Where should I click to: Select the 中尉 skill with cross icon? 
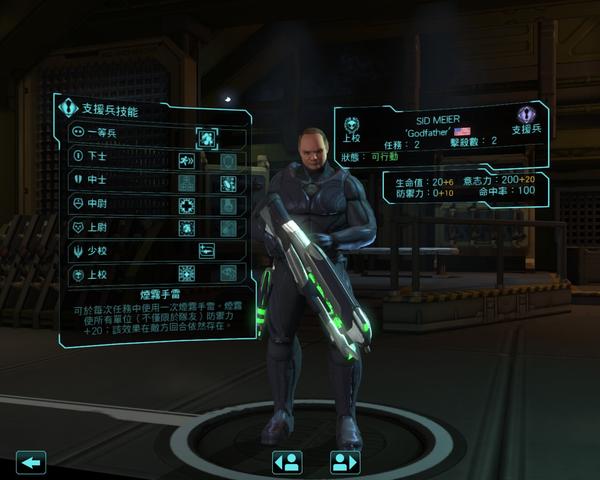click(186, 205)
